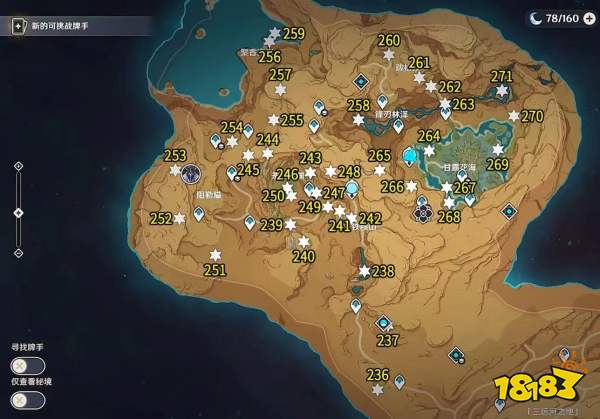Screen dimensions: 600x419
Task: Click the glowing cyan waypoint beside marker 265
Action: pos(408,155)
